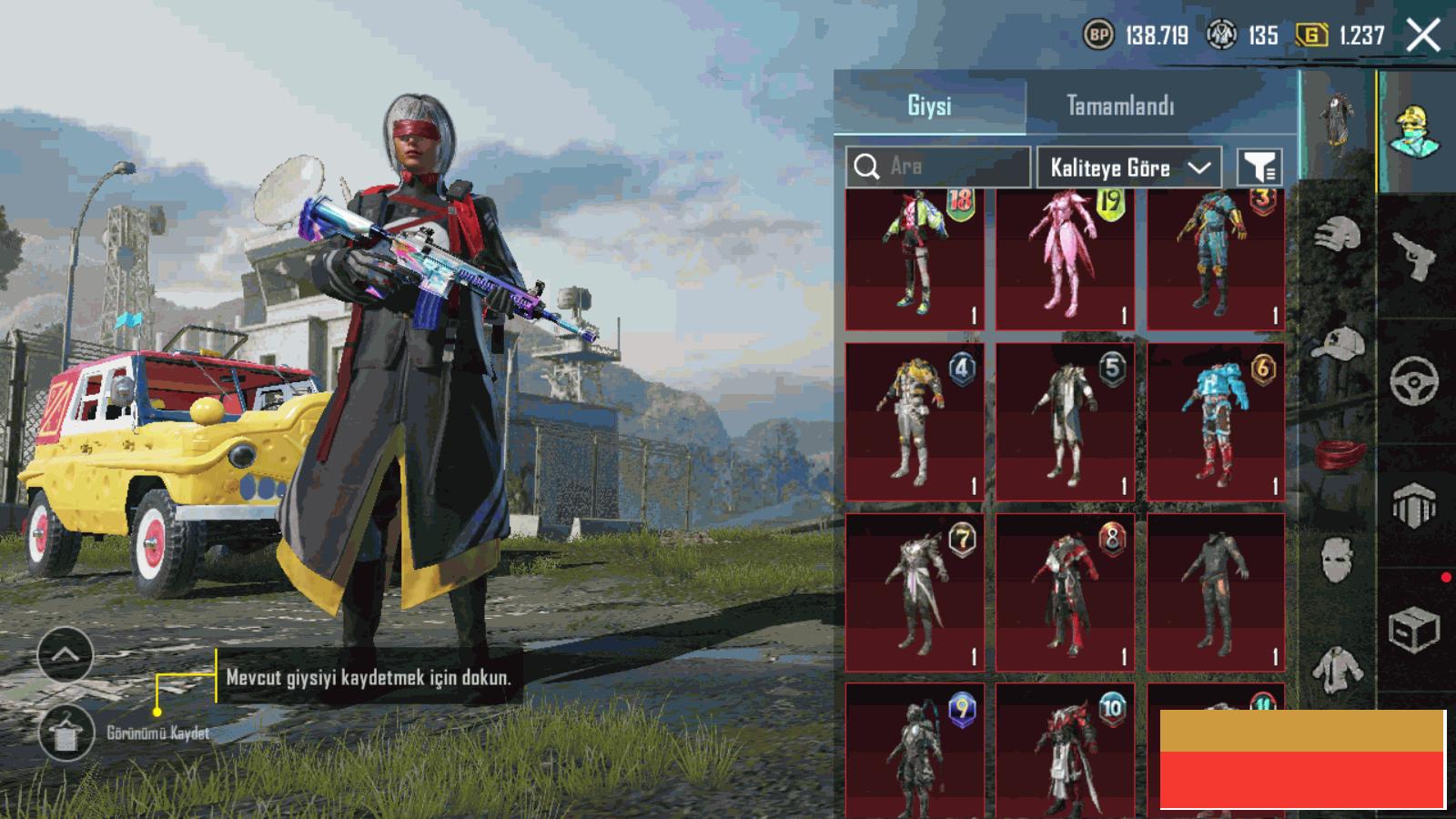
Task: Select the baseball cap category
Action: [1337, 344]
